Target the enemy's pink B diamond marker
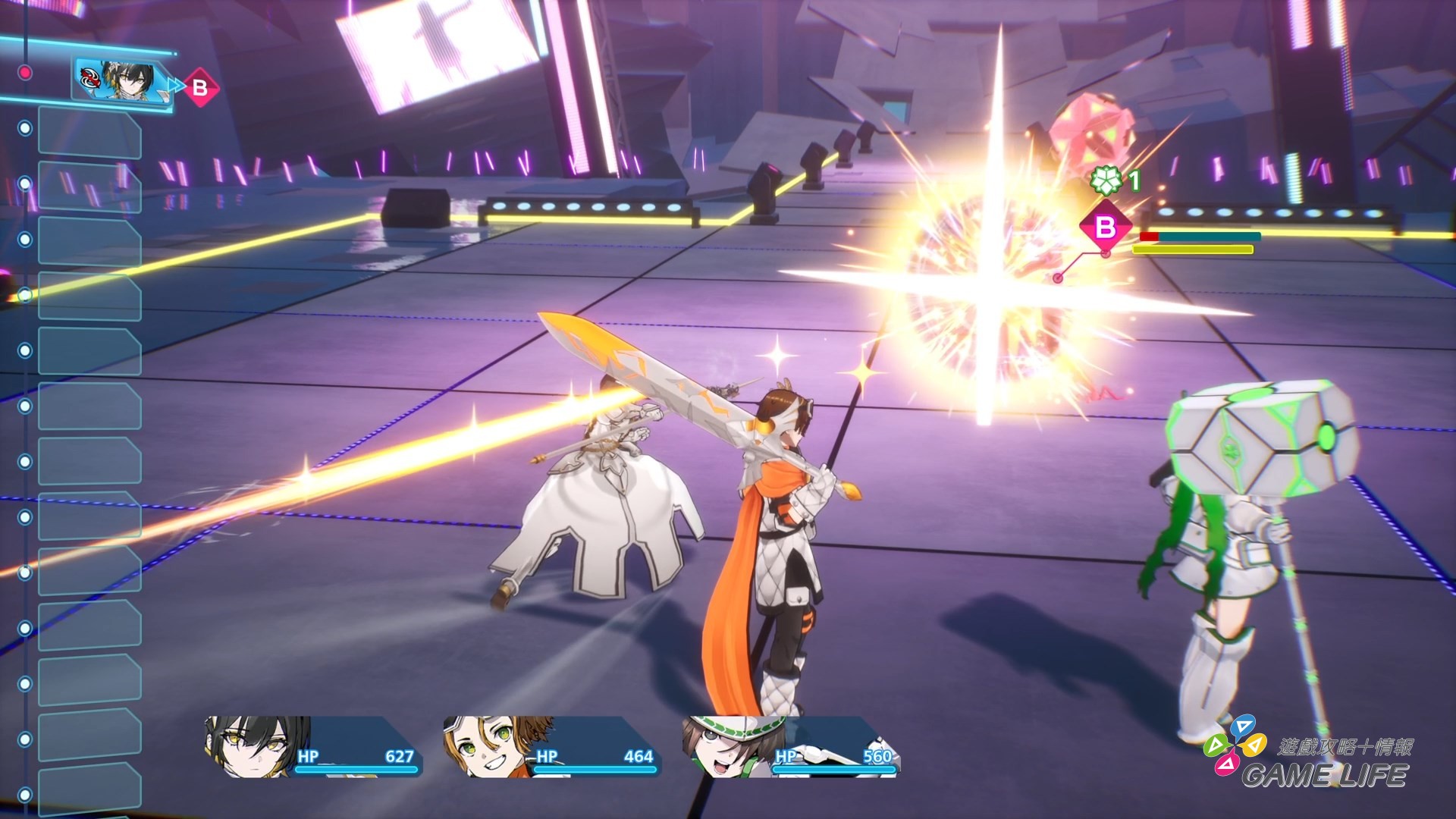Image resolution: width=1456 pixels, height=819 pixels. point(1105,227)
